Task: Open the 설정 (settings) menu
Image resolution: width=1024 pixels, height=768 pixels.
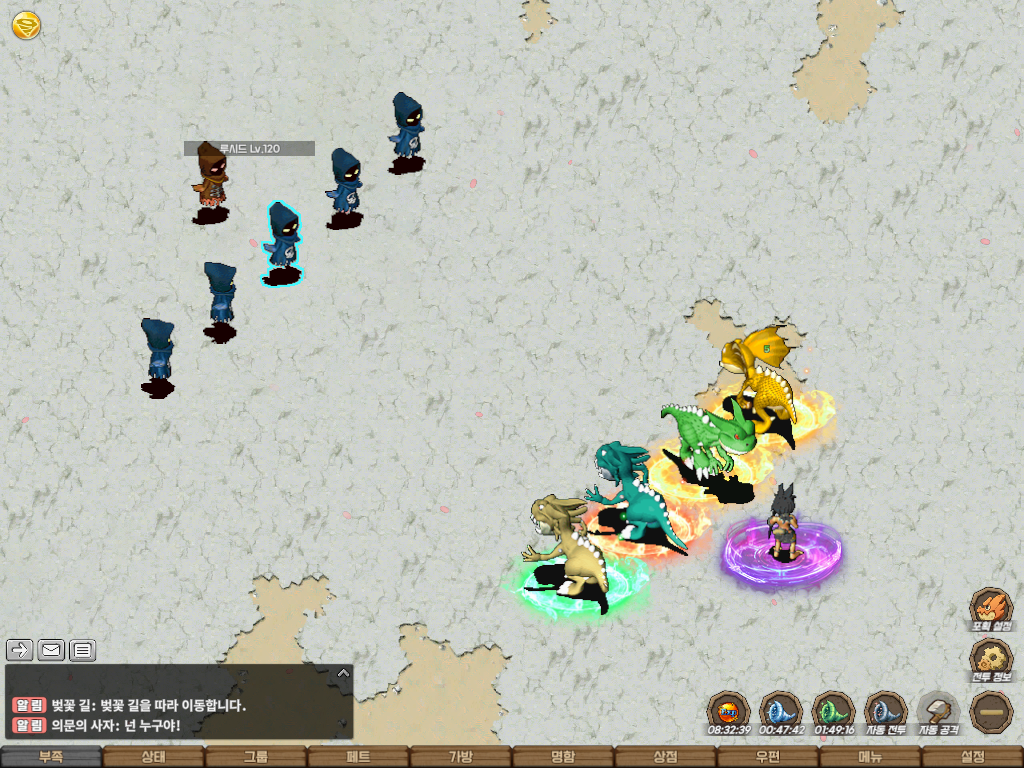Action: point(972,757)
